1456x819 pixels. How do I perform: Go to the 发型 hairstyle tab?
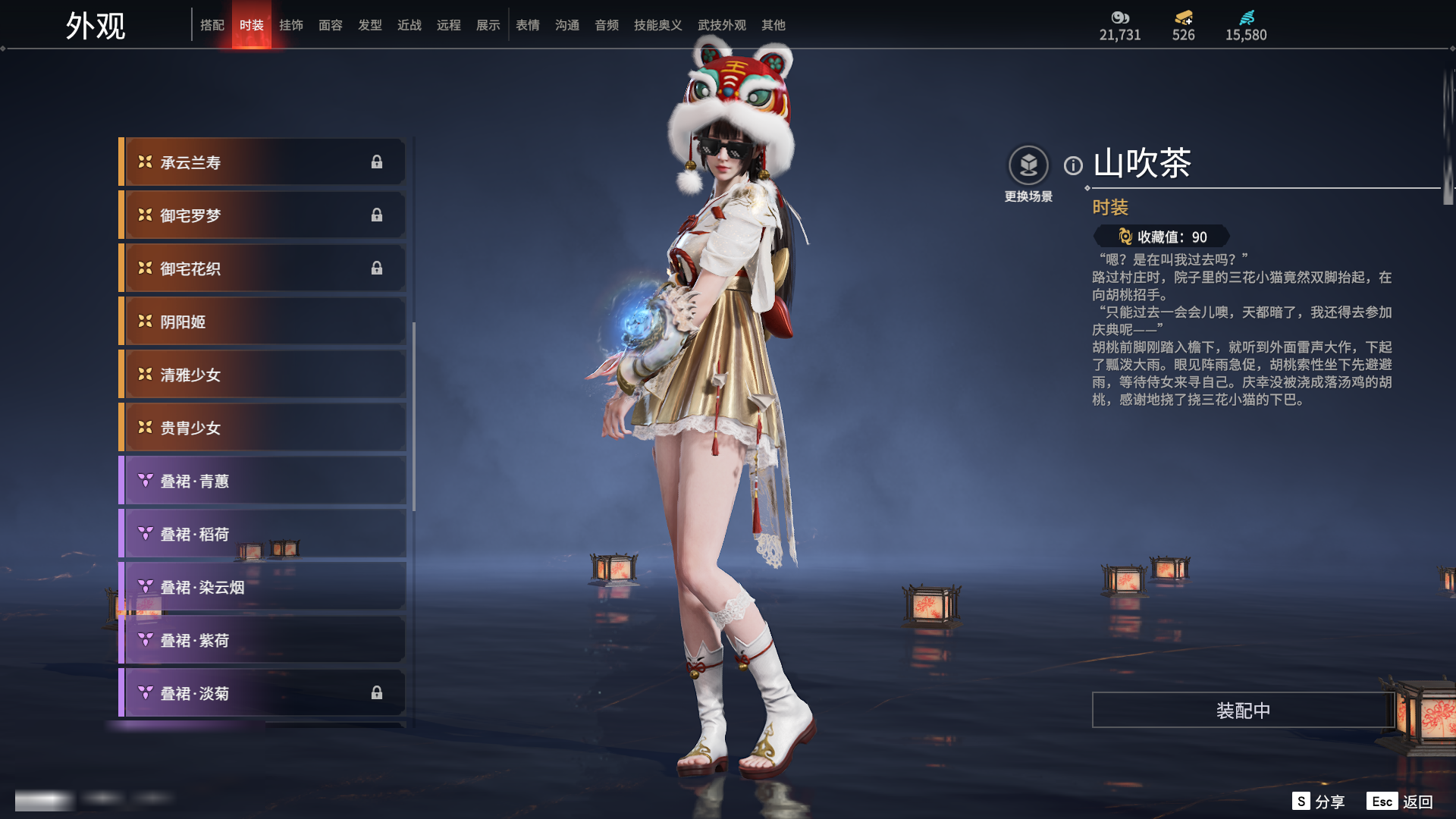coord(370,25)
